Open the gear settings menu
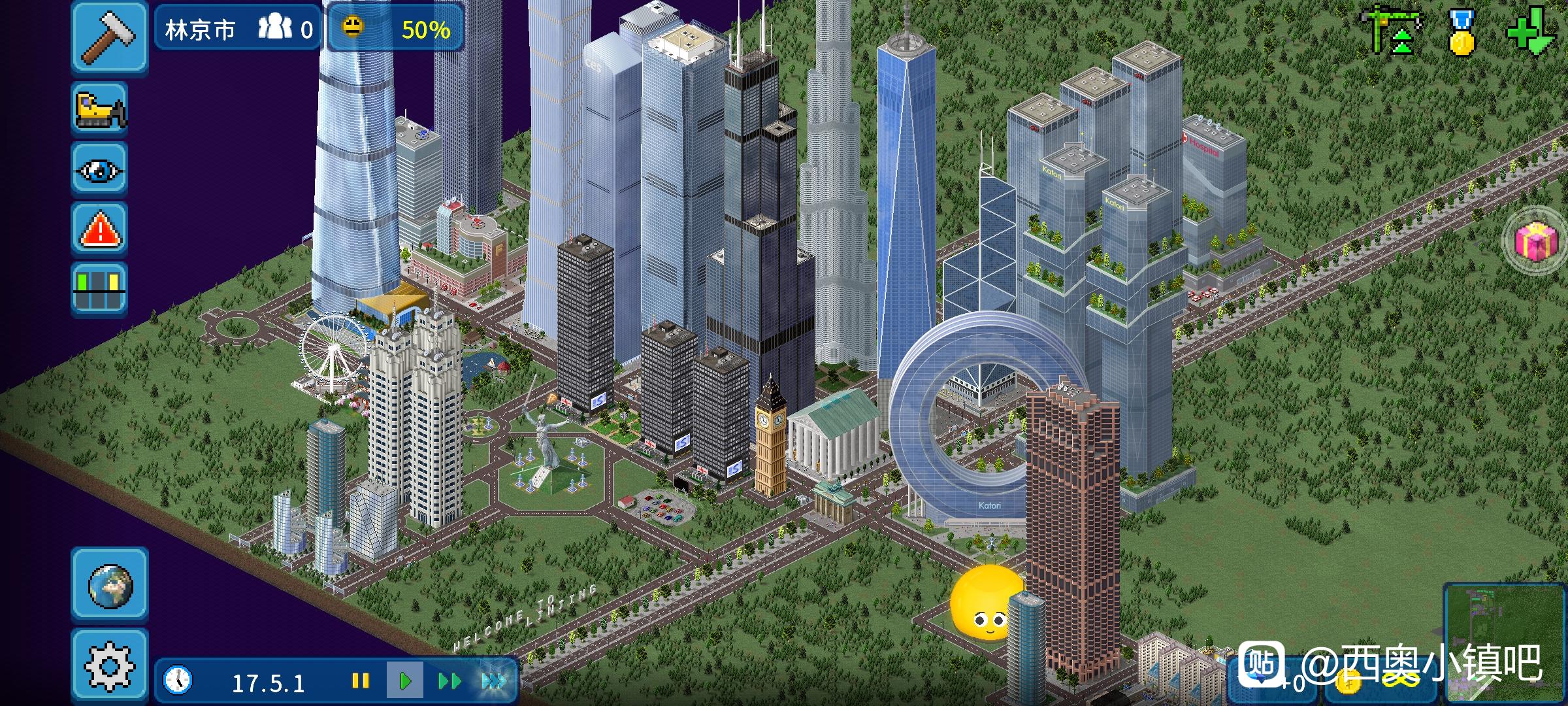This screenshot has width=1568, height=706. pyautogui.click(x=110, y=666)
